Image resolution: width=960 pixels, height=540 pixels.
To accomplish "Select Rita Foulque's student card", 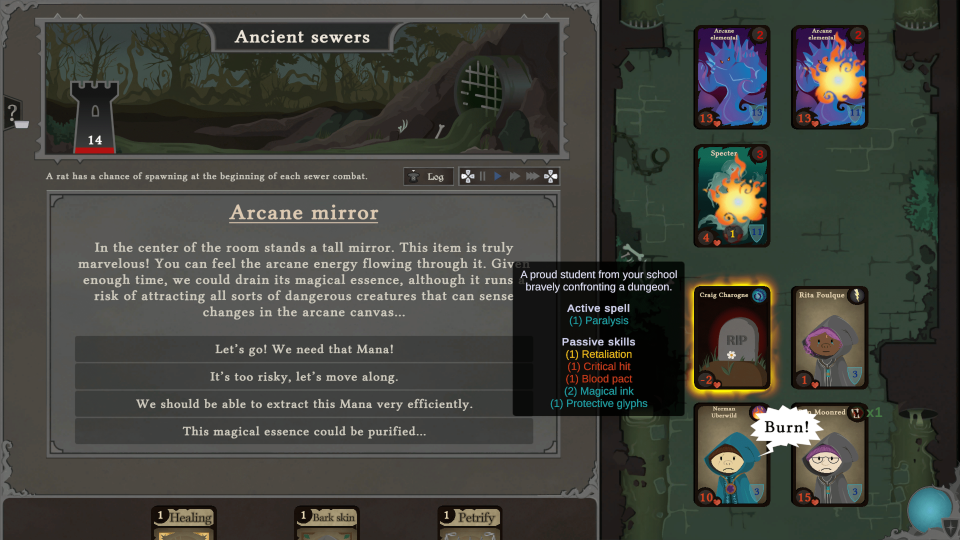I will point(829,338).
